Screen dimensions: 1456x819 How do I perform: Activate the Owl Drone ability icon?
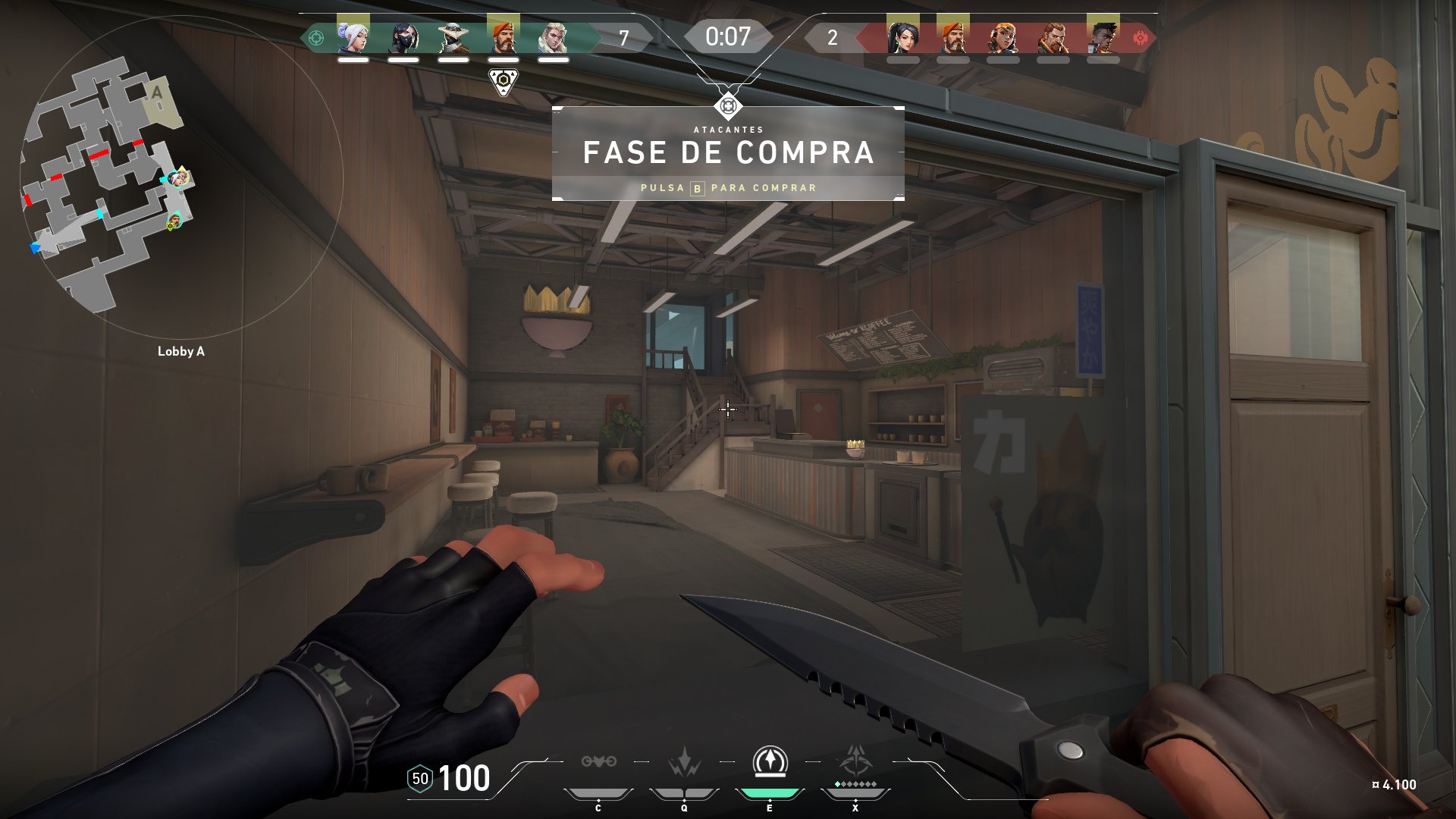pos(598,762)
